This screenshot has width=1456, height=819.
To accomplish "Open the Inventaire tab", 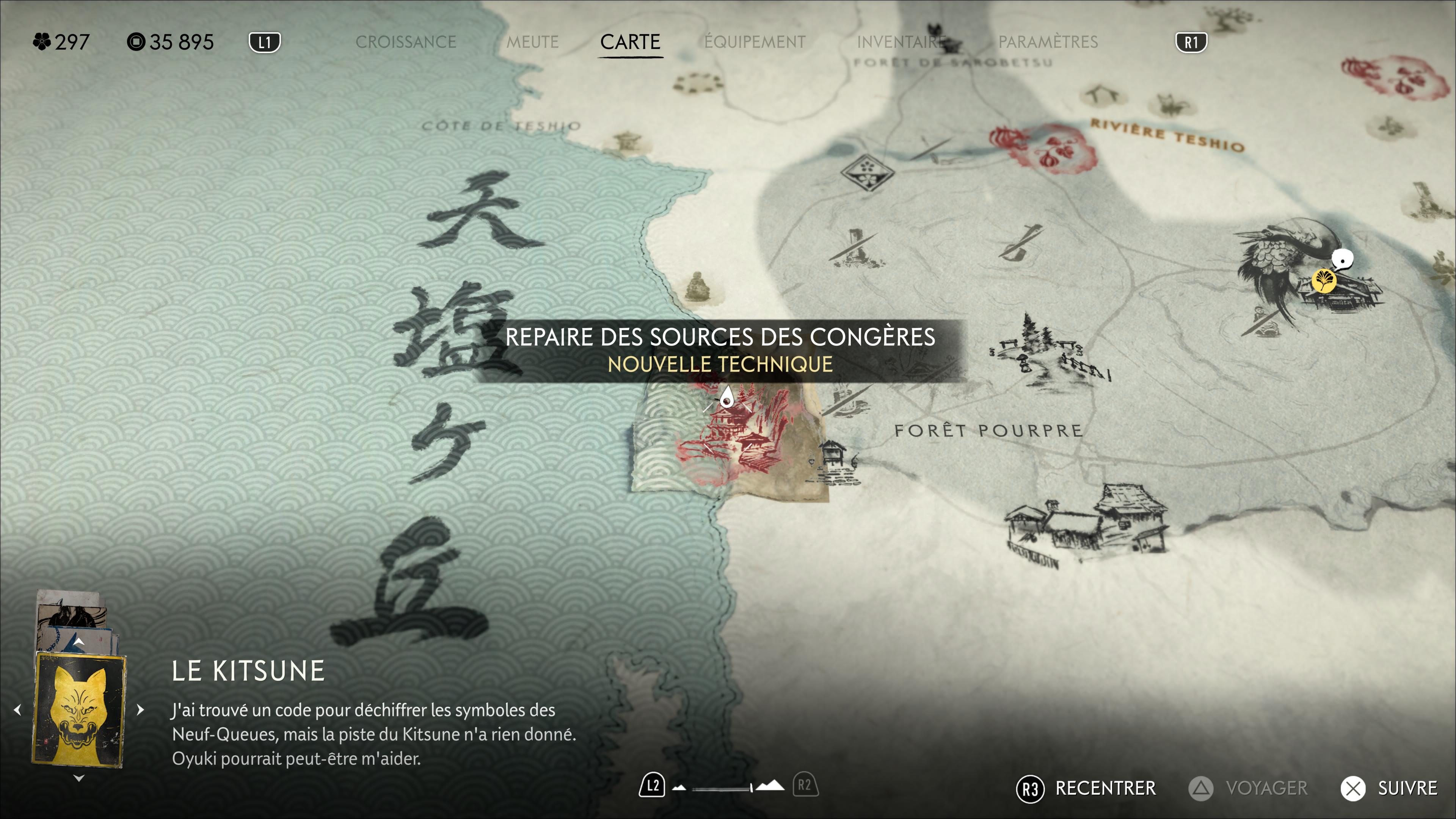I will 901,42.
